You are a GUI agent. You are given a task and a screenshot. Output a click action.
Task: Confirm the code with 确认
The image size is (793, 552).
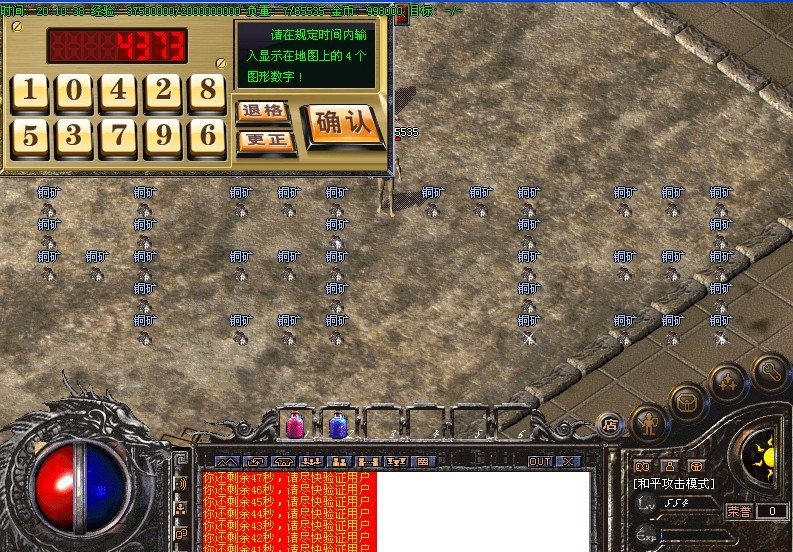point(343,124)
